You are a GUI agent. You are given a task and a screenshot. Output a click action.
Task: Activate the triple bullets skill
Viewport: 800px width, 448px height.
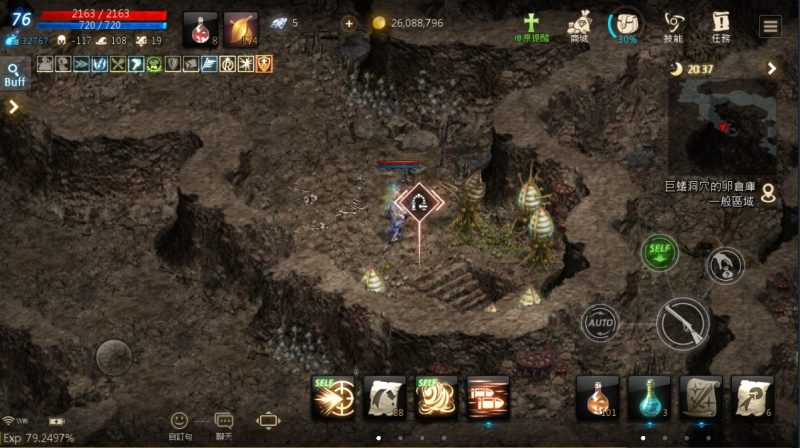[489, 397]
